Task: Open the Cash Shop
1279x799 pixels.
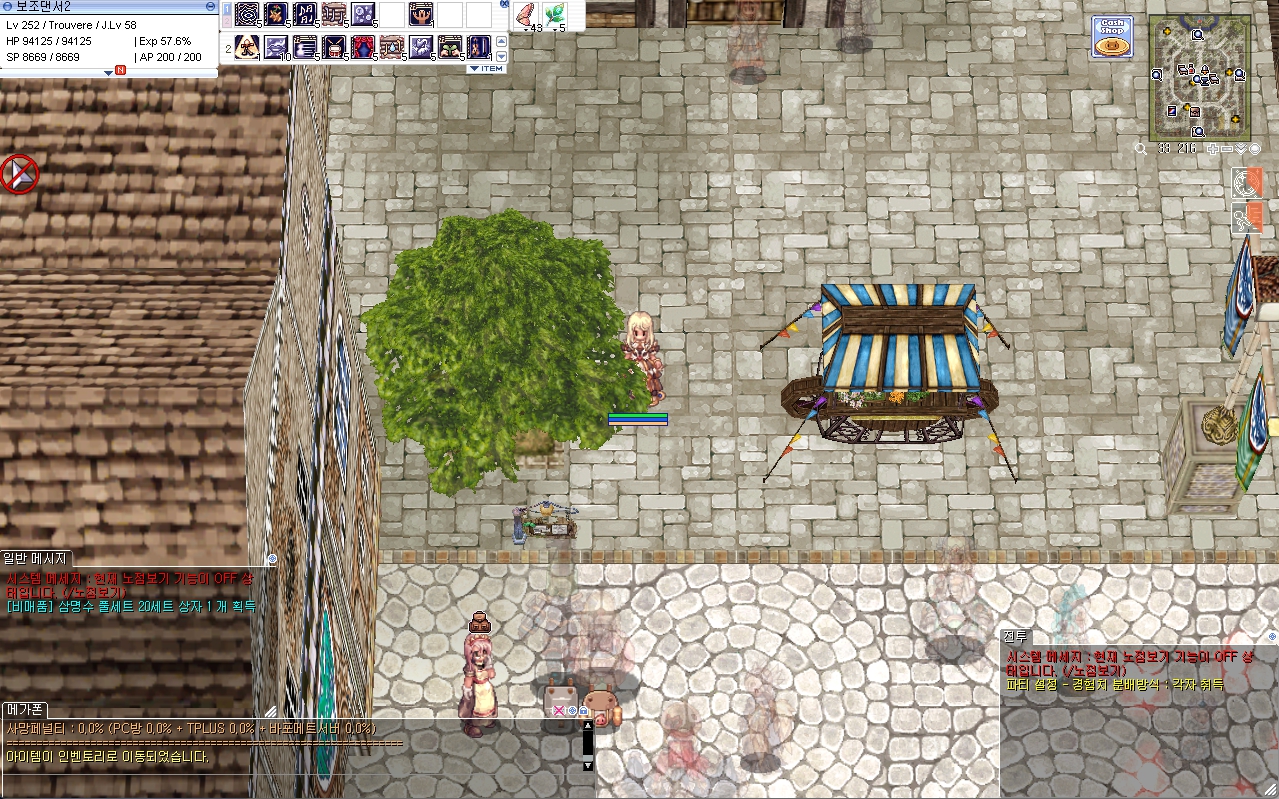Action: pos(1111,37)
